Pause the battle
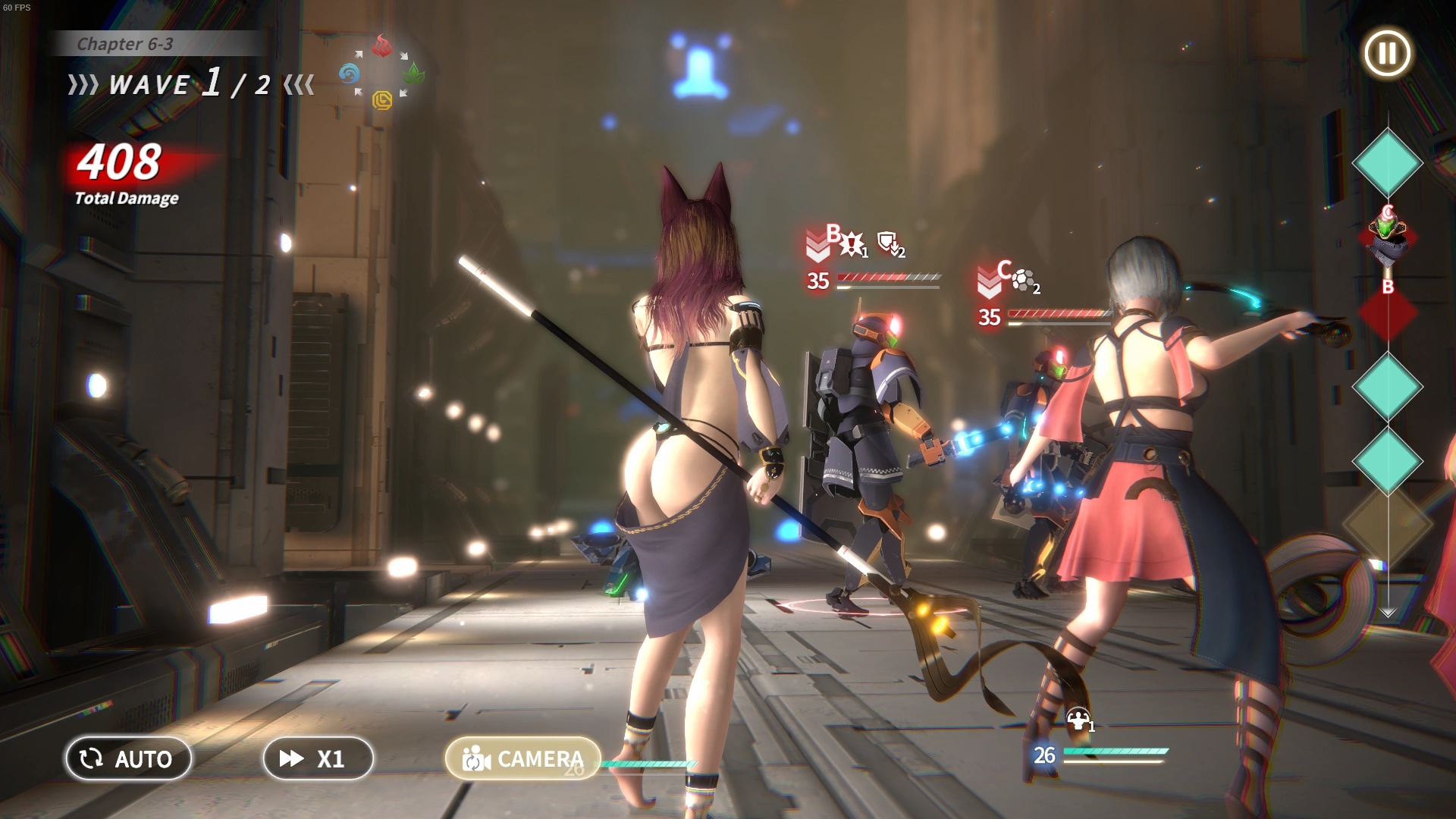 pos(1387,54)
